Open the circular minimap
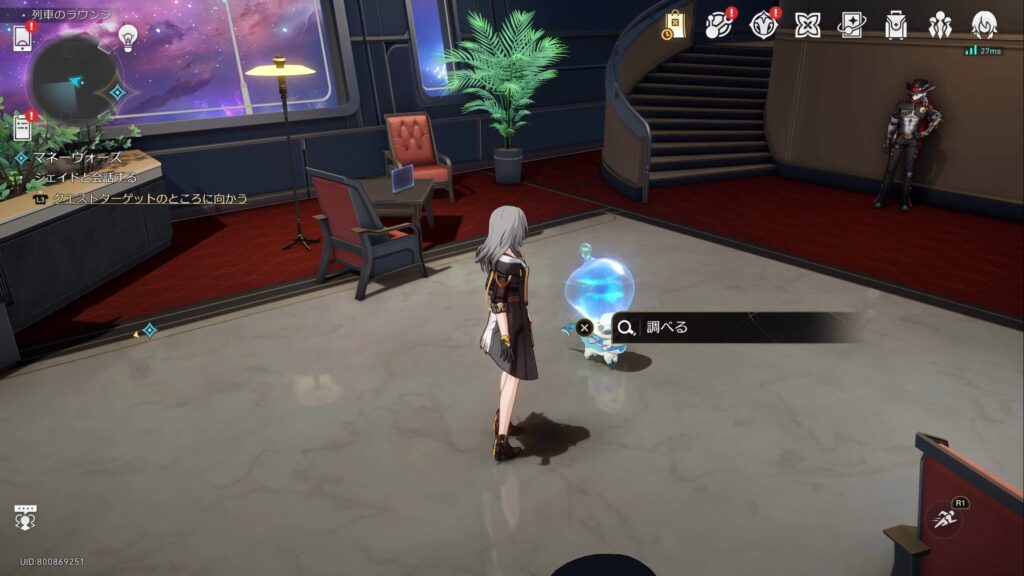This screenshot has height=576, width=1024. pyautogui.click(x=73, y=82)
